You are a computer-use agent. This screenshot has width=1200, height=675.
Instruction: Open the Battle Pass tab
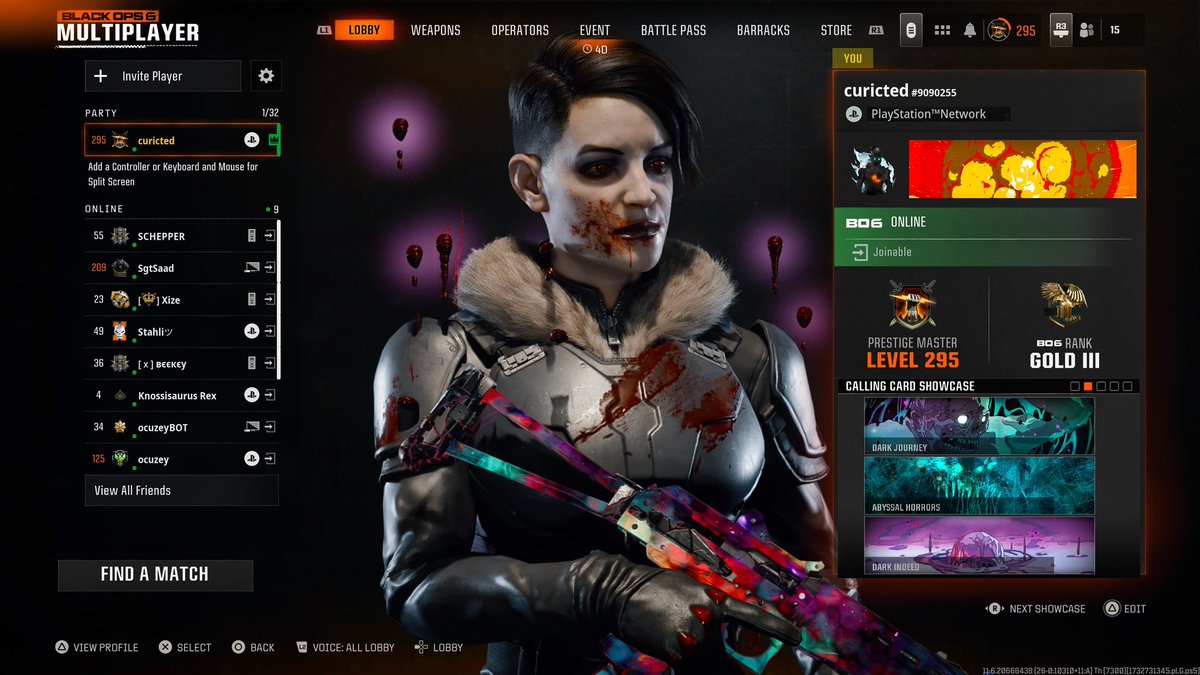coord(673,30)
